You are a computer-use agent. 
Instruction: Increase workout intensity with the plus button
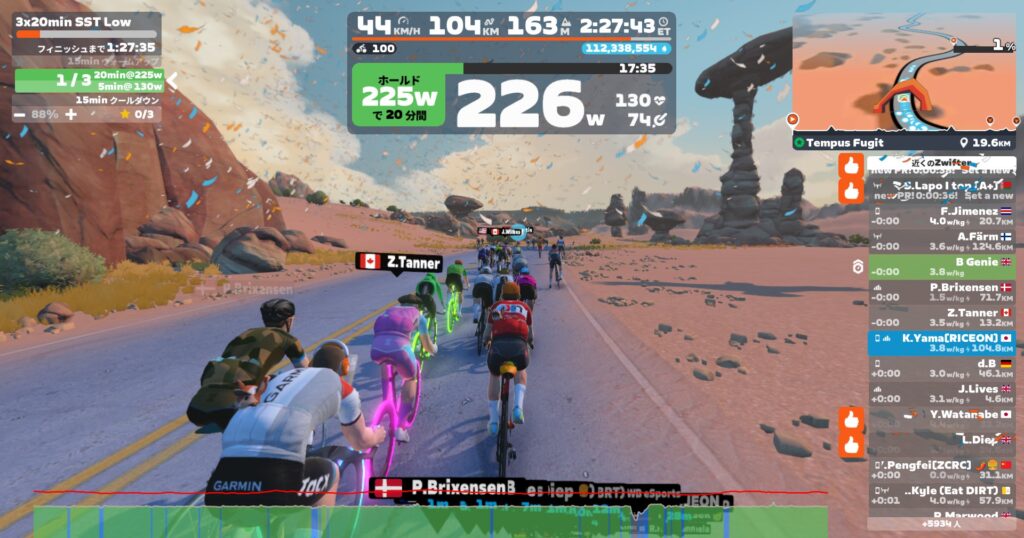tap(71, 114)
